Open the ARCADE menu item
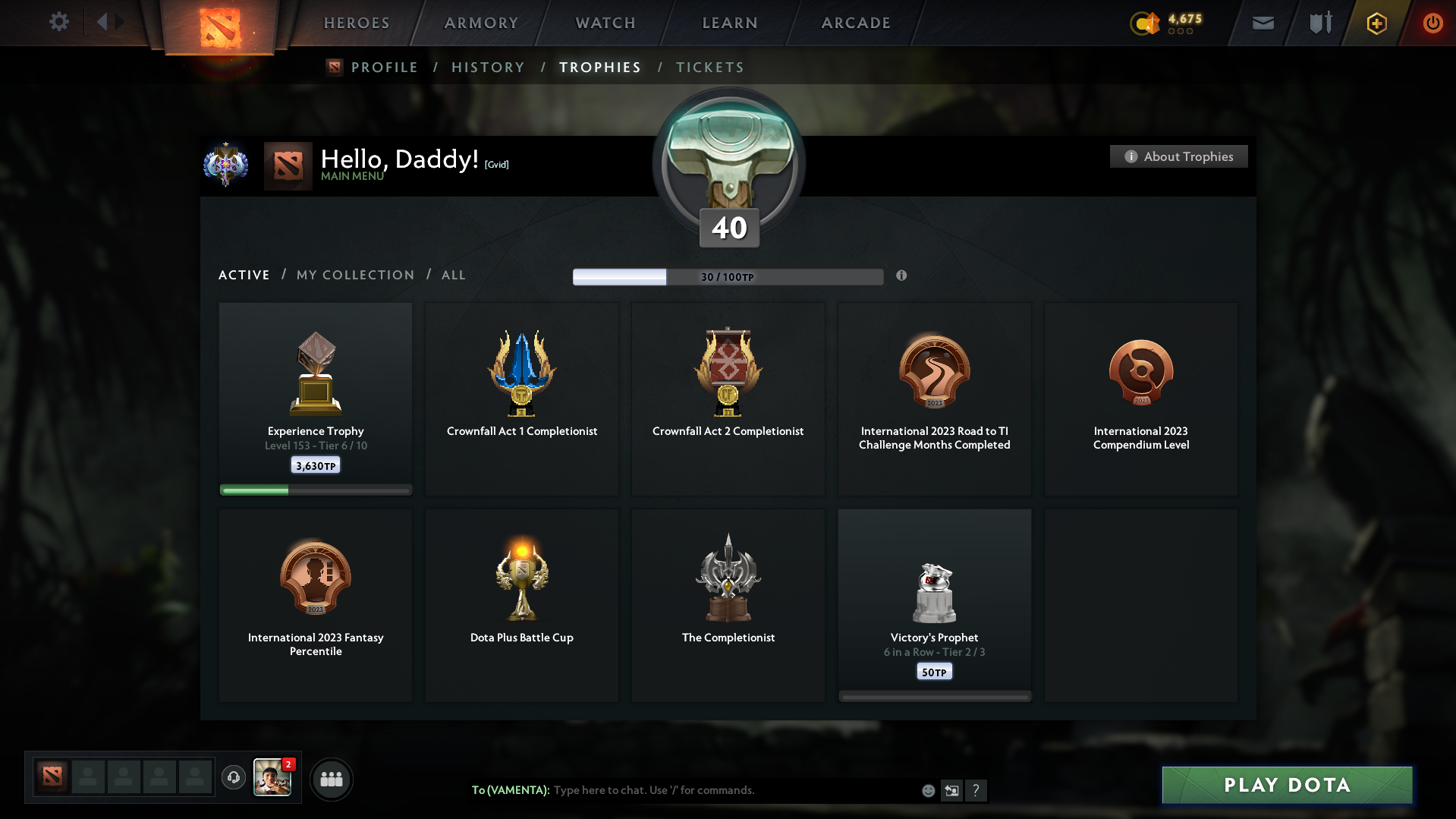The height and width of the screenshot is (819, 1456). (855, 23)
